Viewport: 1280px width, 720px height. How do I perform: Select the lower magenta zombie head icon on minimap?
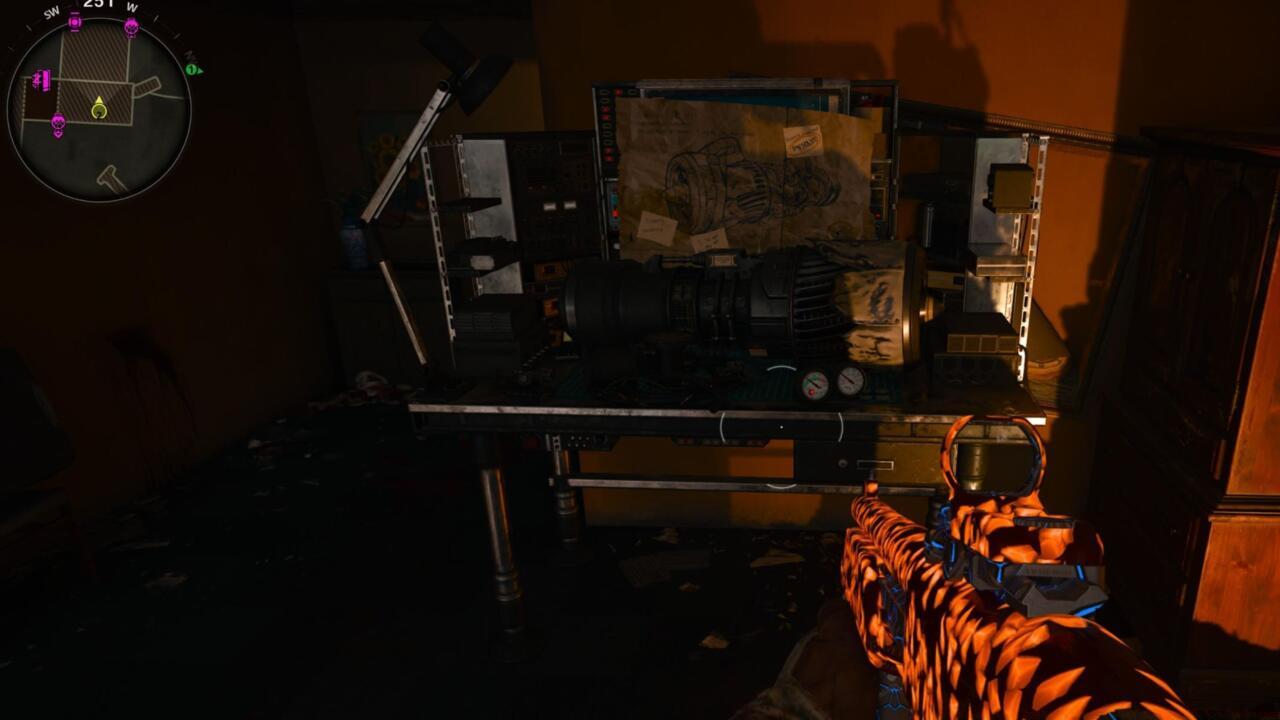58,122
